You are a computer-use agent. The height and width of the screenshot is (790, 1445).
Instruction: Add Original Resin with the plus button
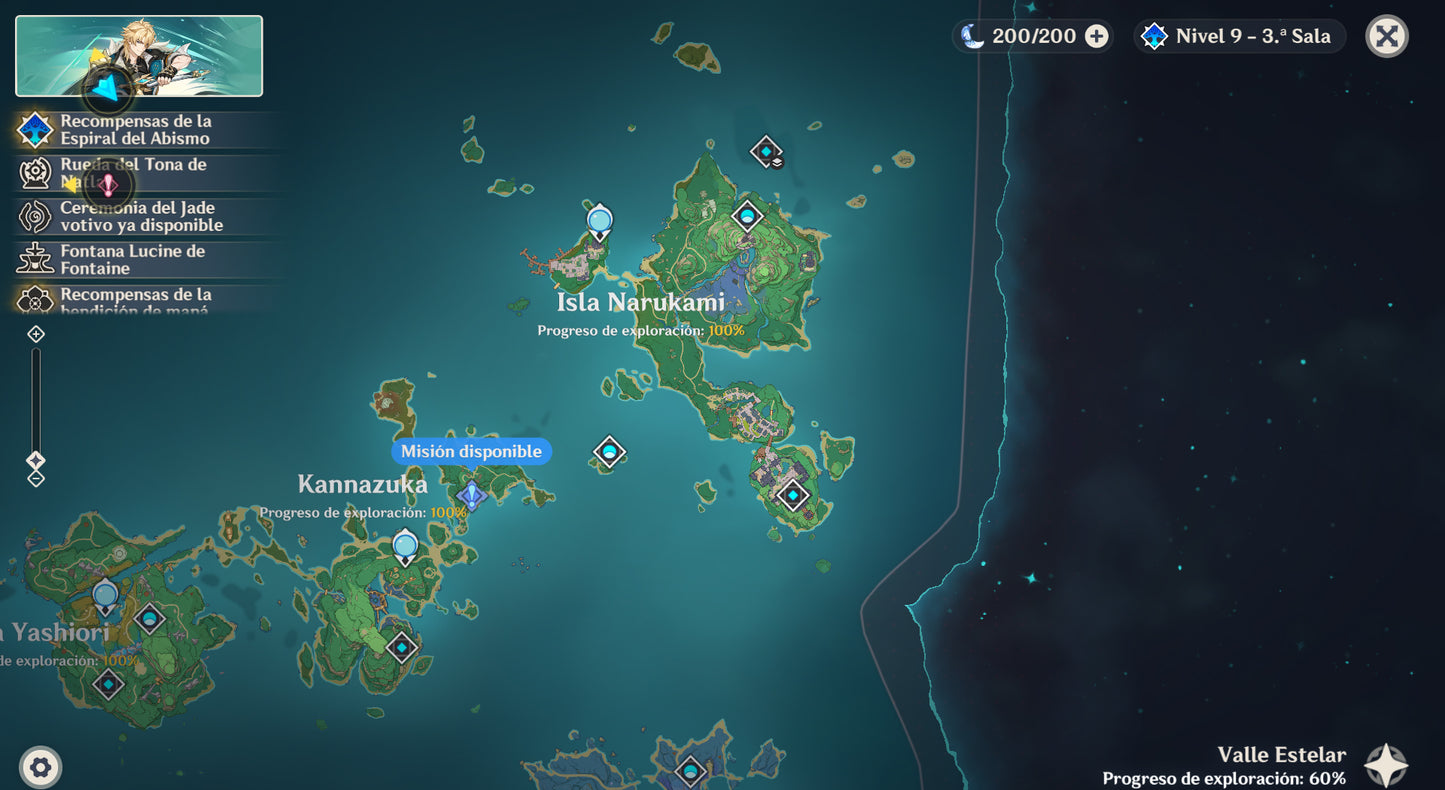coord(1097,36)
